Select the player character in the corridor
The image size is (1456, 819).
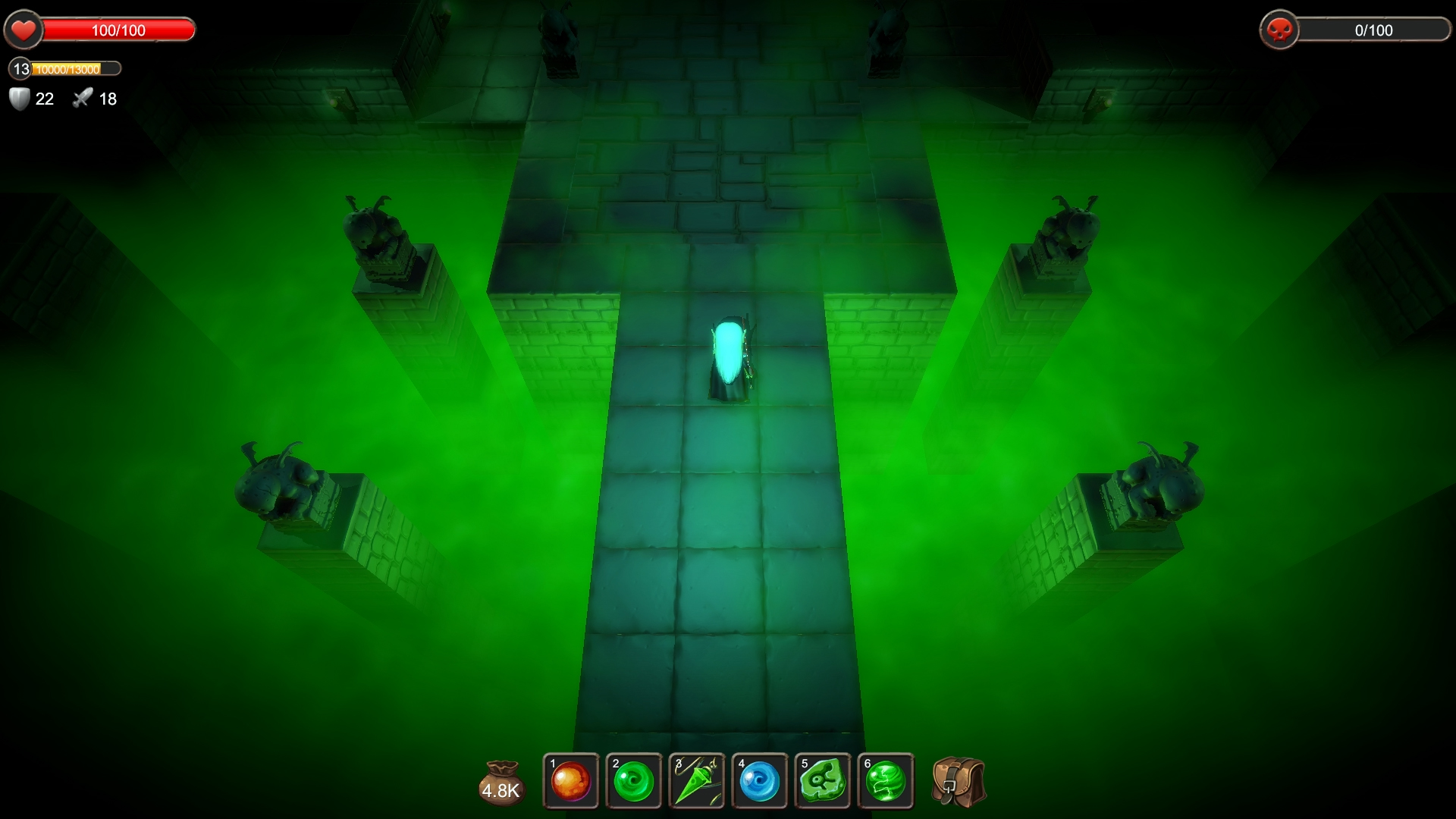(730, 356)
